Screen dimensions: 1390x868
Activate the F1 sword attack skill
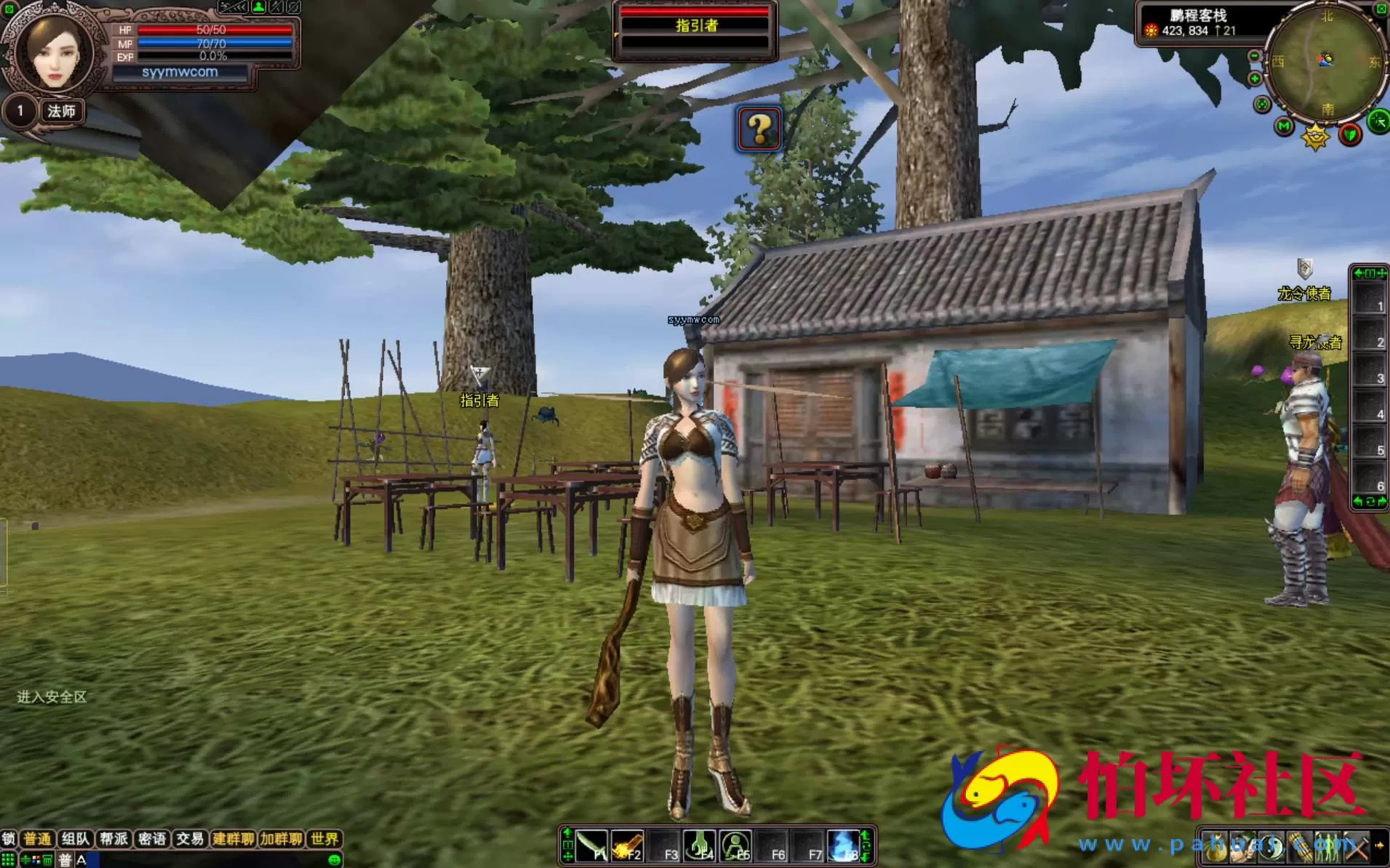(591, 846)
